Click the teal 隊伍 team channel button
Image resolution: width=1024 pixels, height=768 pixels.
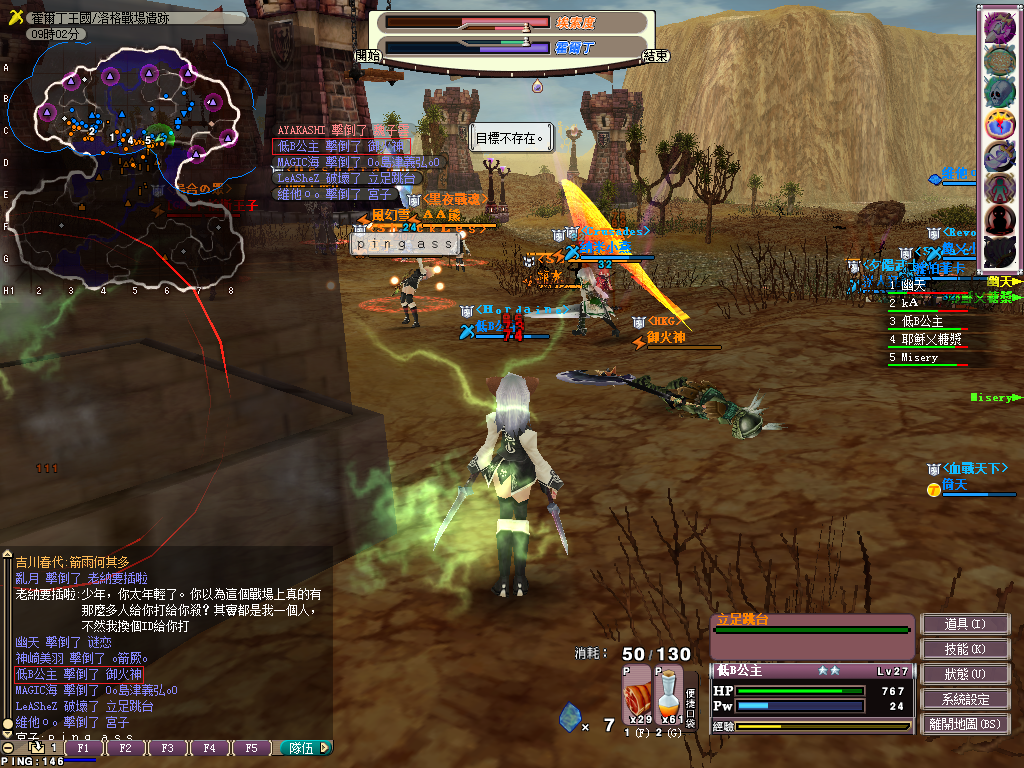(303, 748)
